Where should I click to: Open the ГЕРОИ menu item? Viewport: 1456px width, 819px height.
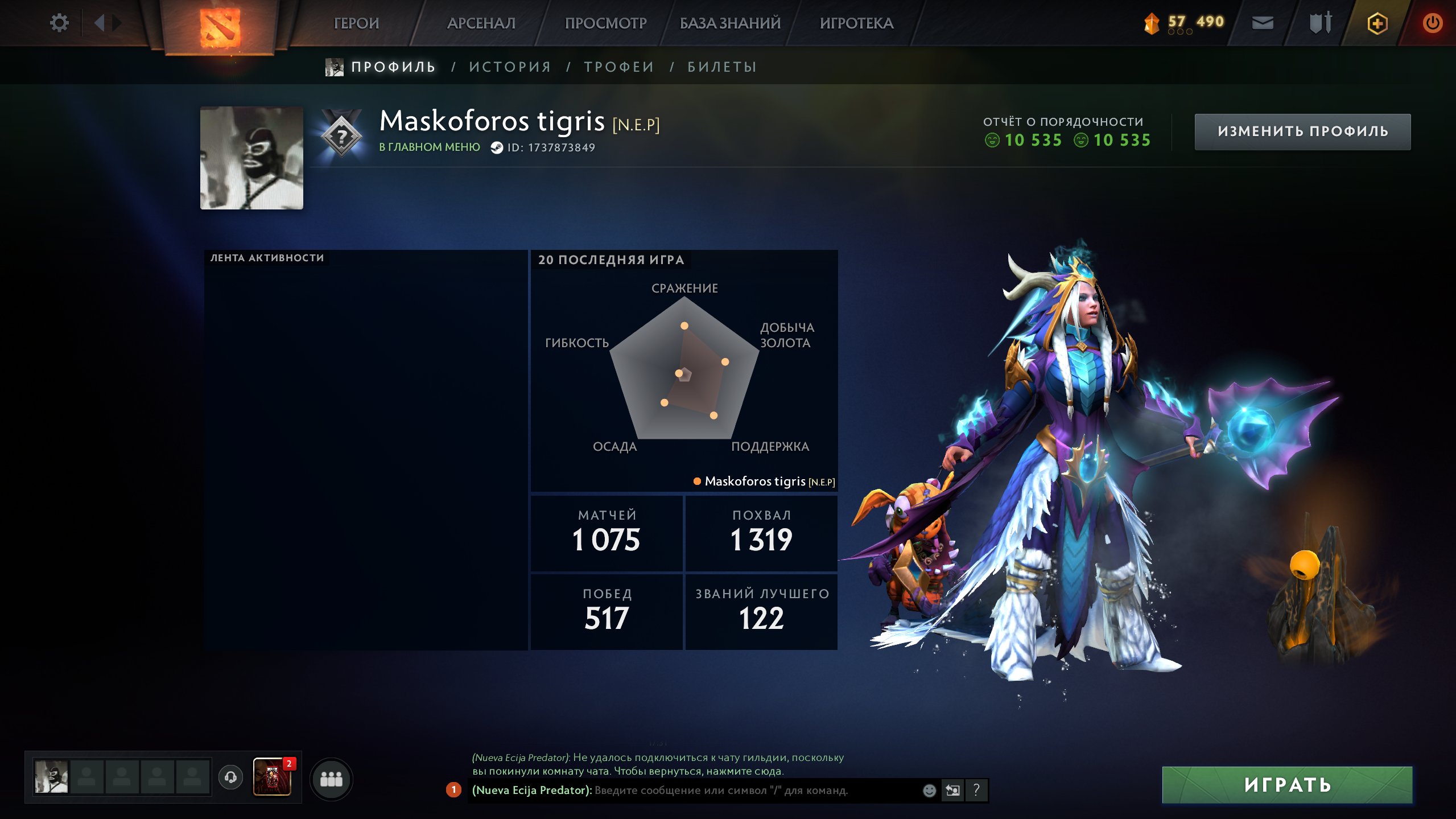coord(356,23)
